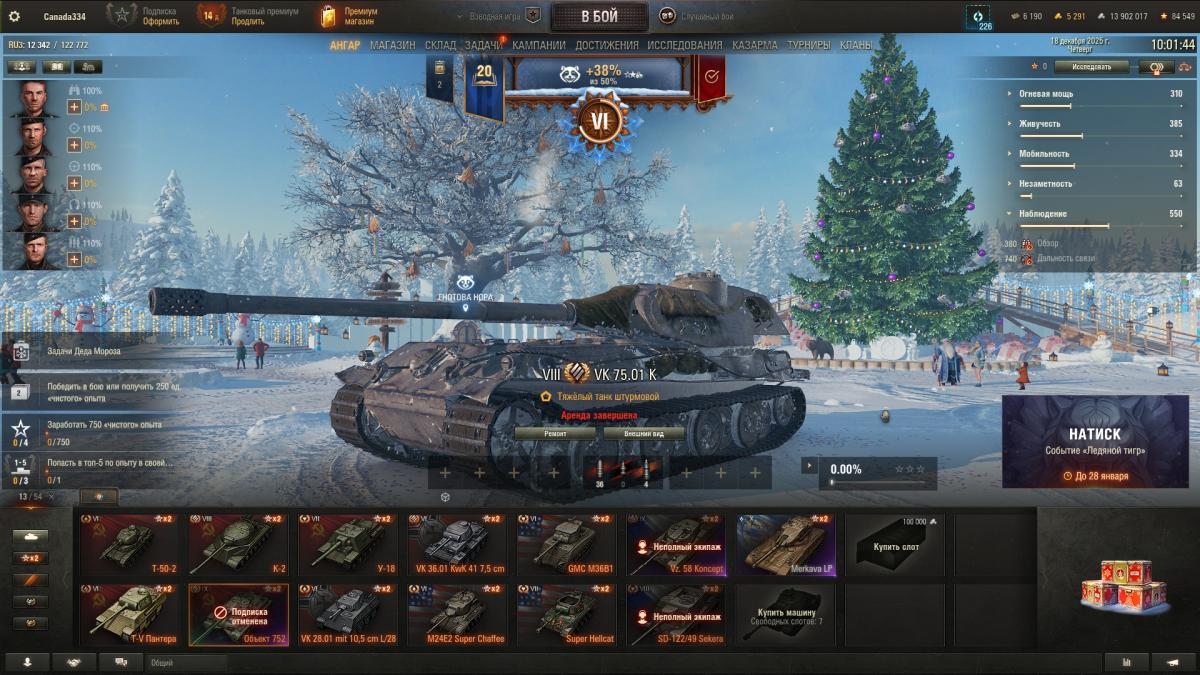Open the КАЗАРМА tab
Viewport: 1200px width, 675px height.
point(754,45)
